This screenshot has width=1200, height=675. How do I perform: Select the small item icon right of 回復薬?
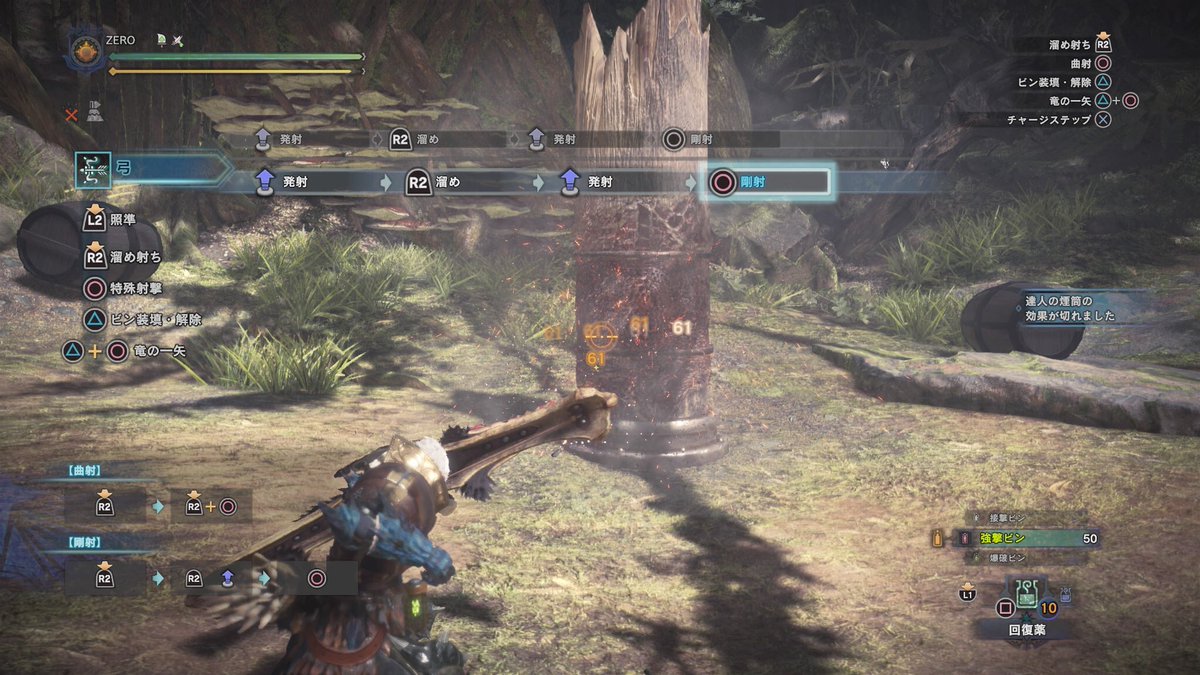[1068, 596]
